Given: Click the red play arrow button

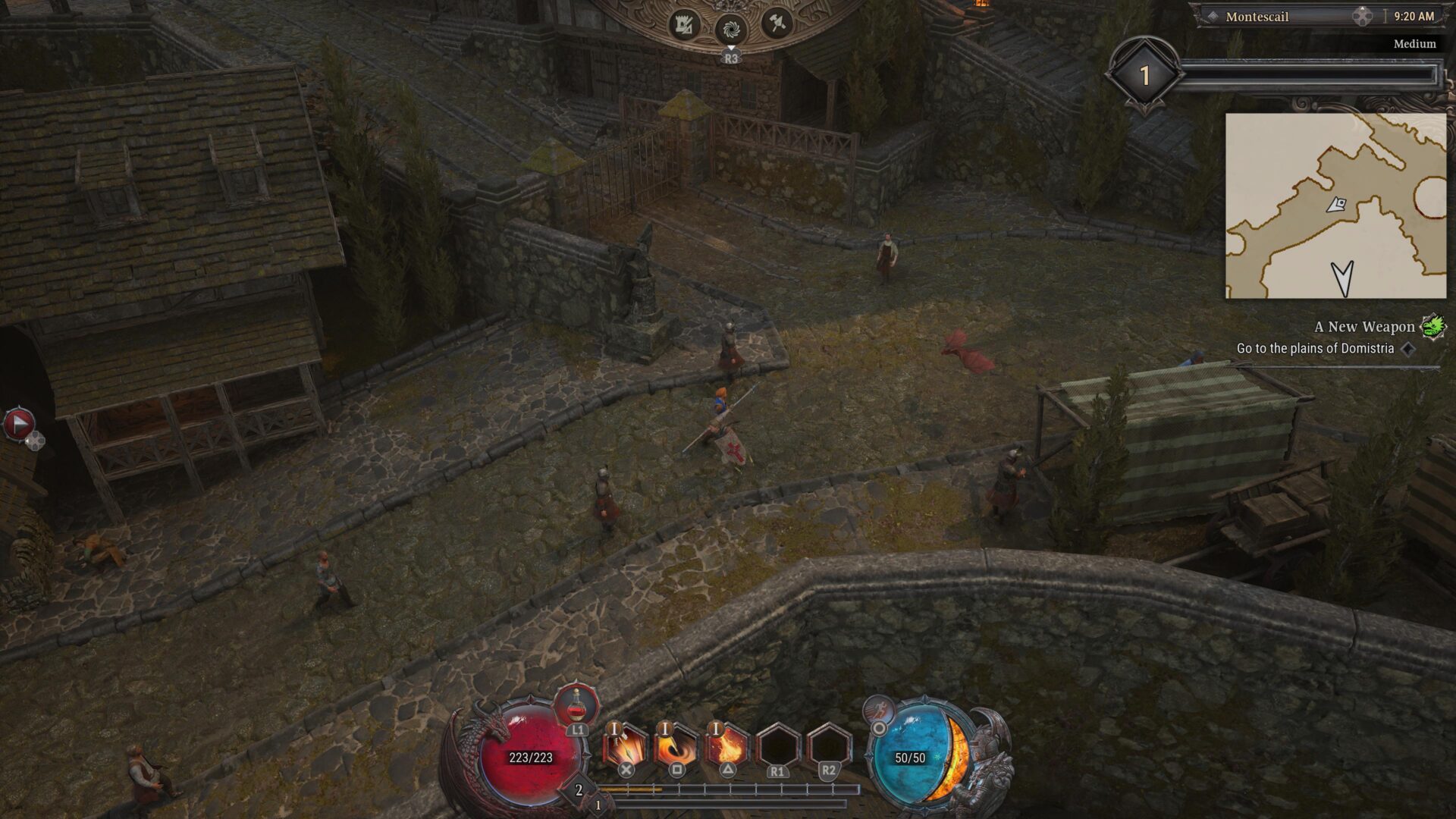Looking at the screenshot, I should point(19,424).
